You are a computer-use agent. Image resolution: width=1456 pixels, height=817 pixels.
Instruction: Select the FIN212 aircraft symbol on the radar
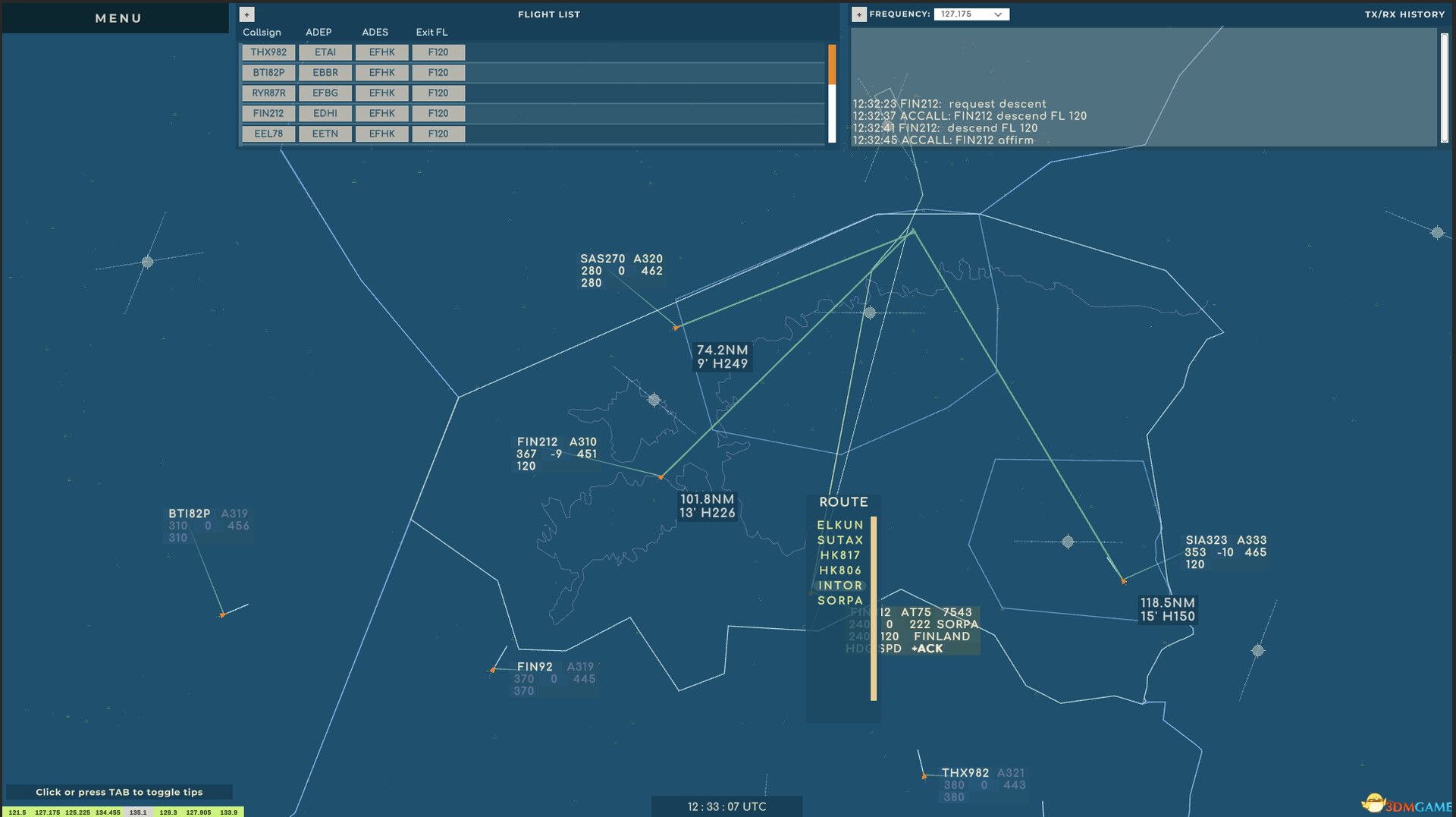click(661, 476)
